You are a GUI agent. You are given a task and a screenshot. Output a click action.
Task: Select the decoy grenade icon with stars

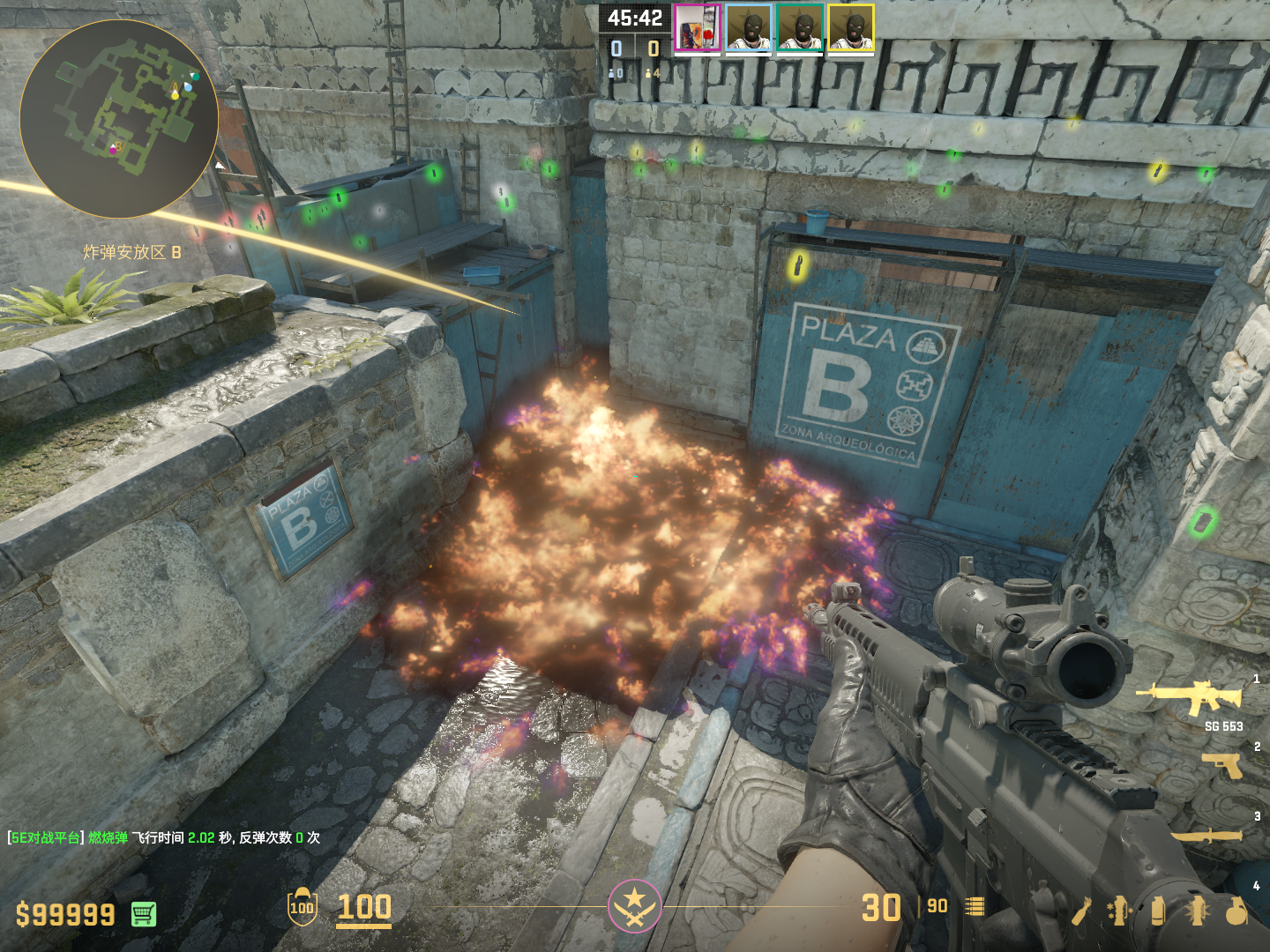[1119, 911]
